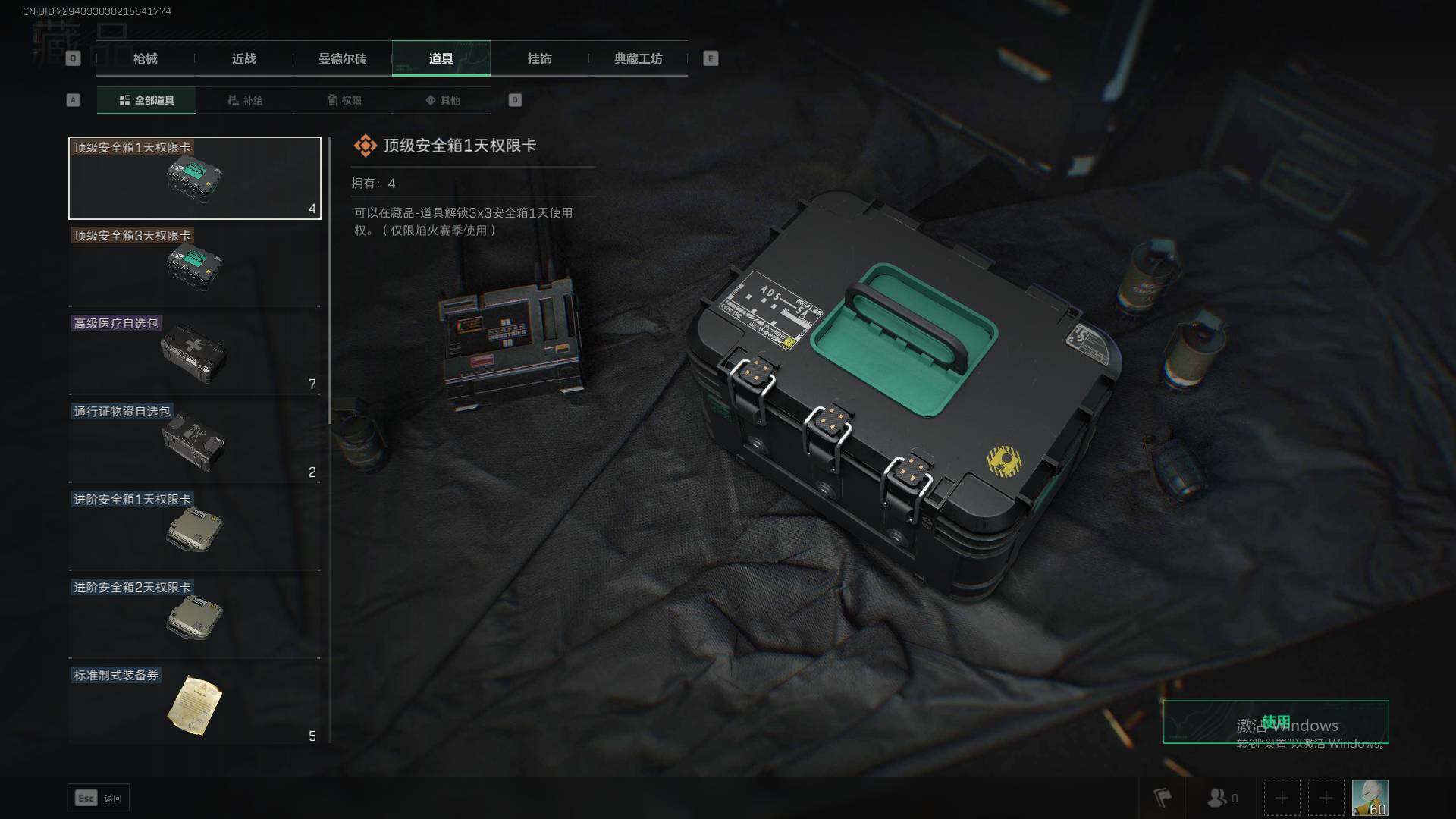
Task: Select 进阶安全箱1天权限卡 item
Action: [x=195, y=530]
